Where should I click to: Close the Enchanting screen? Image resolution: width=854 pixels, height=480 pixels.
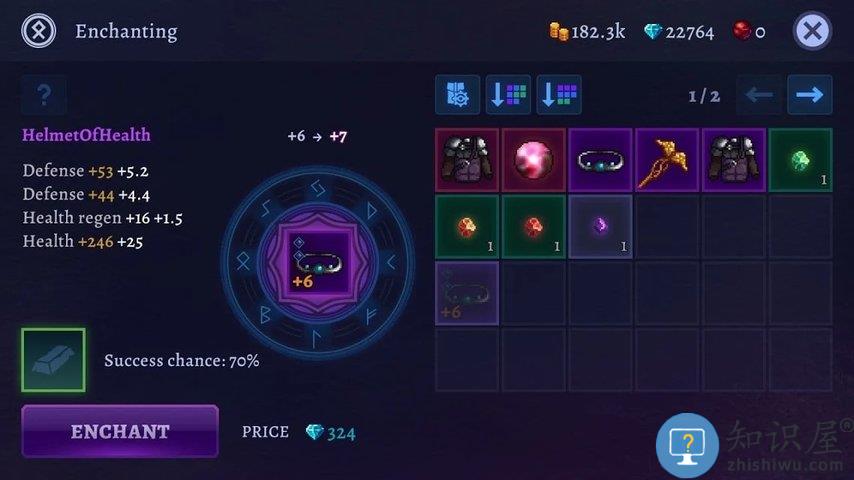812,31
